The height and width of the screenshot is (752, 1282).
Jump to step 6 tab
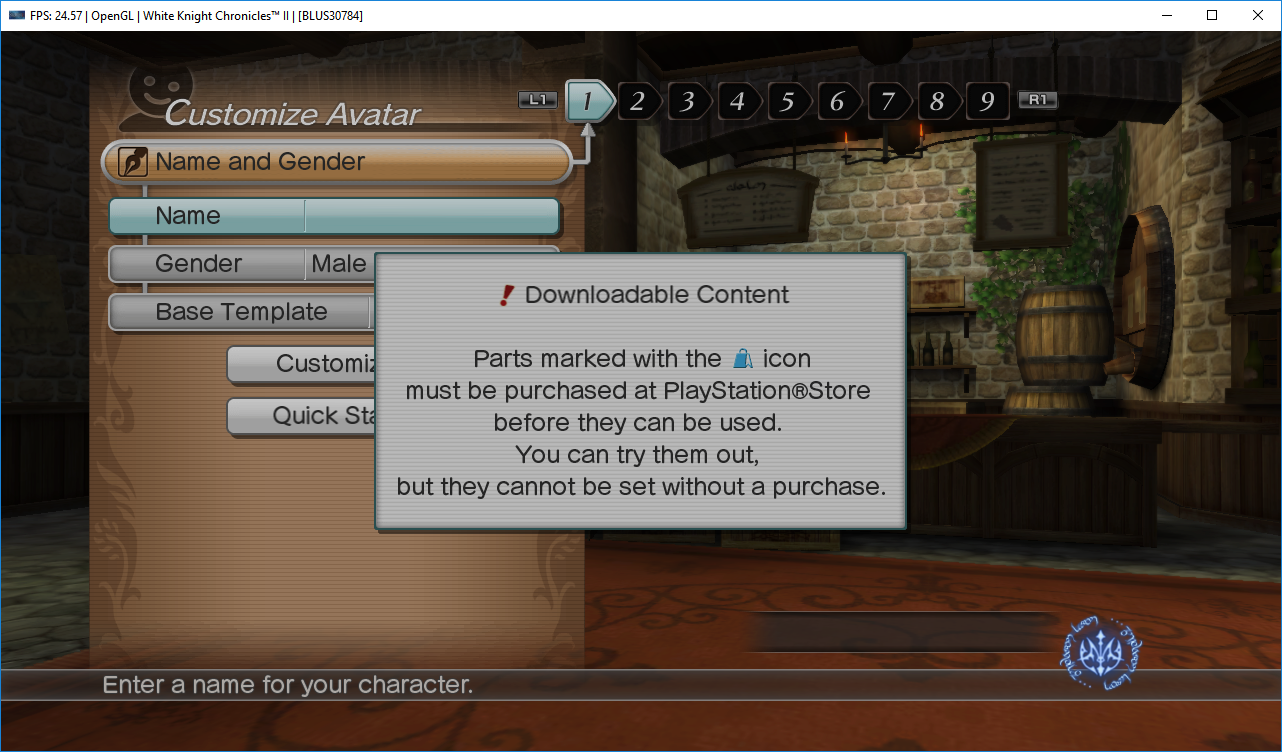pyautogui.click(x=838, y=101)
